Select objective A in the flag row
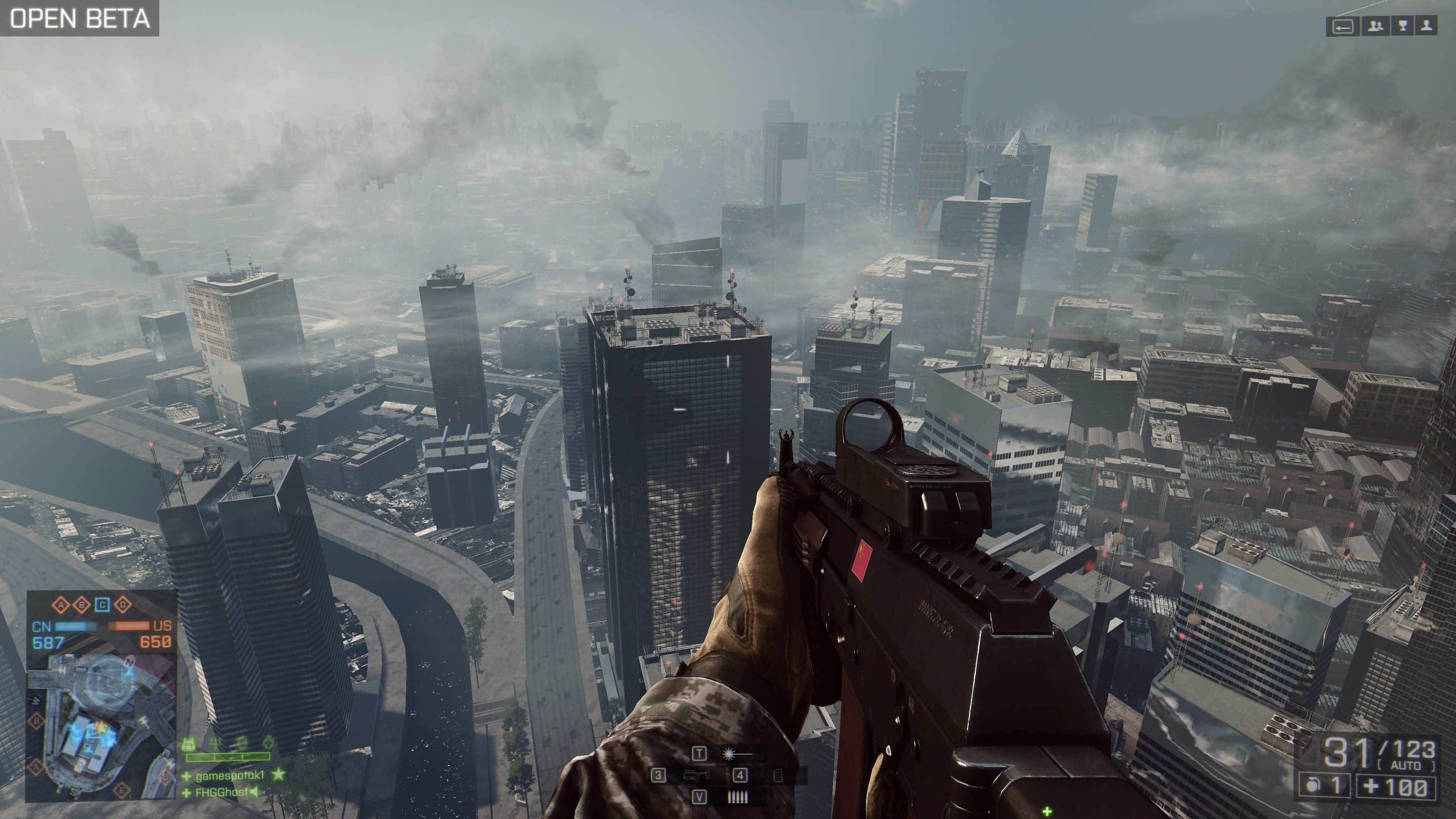Viewport: 1456px width, 819px height. coord(61,605)
